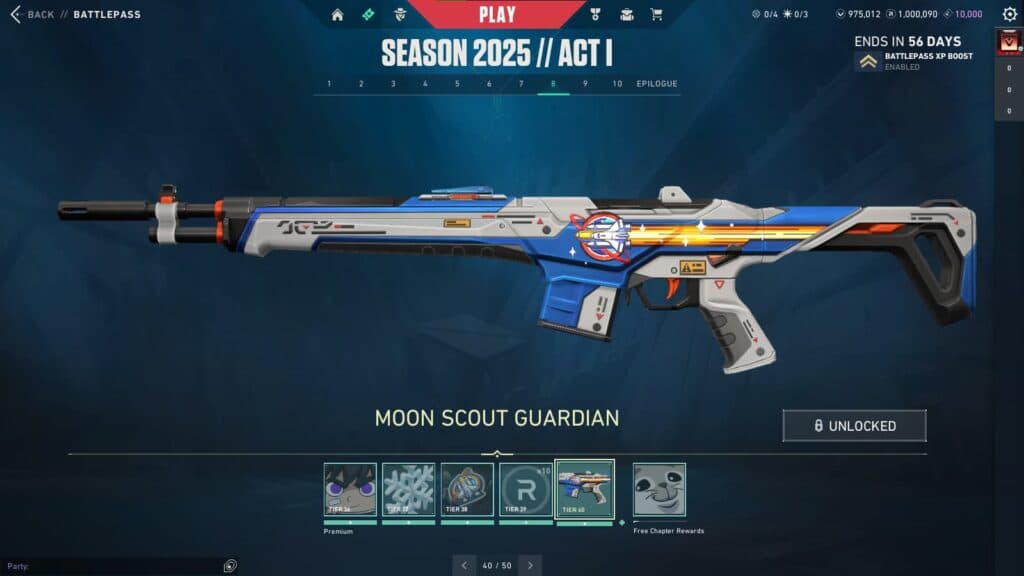1024x576 pixels.
Task: Select the Tier 39 Radianite points reward
Action: (526, 489)
